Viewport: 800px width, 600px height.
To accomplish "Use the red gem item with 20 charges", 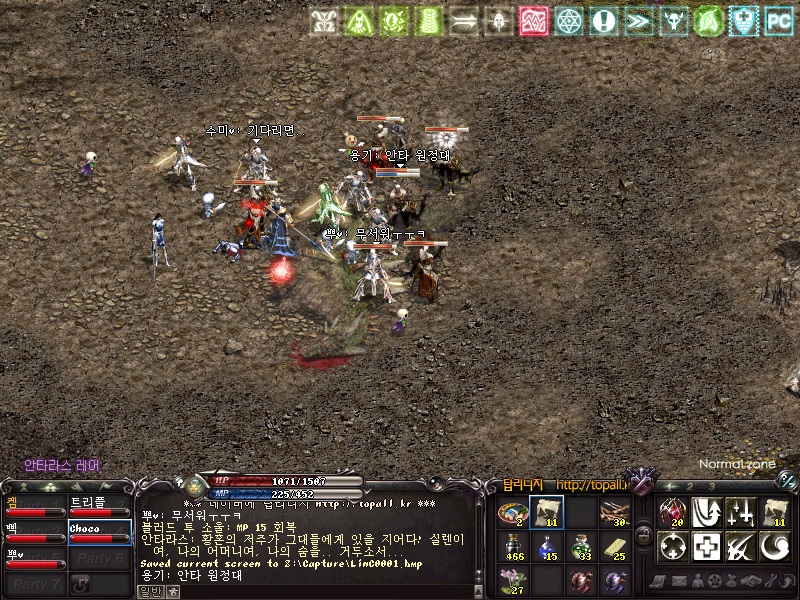I will coord(673,513).
